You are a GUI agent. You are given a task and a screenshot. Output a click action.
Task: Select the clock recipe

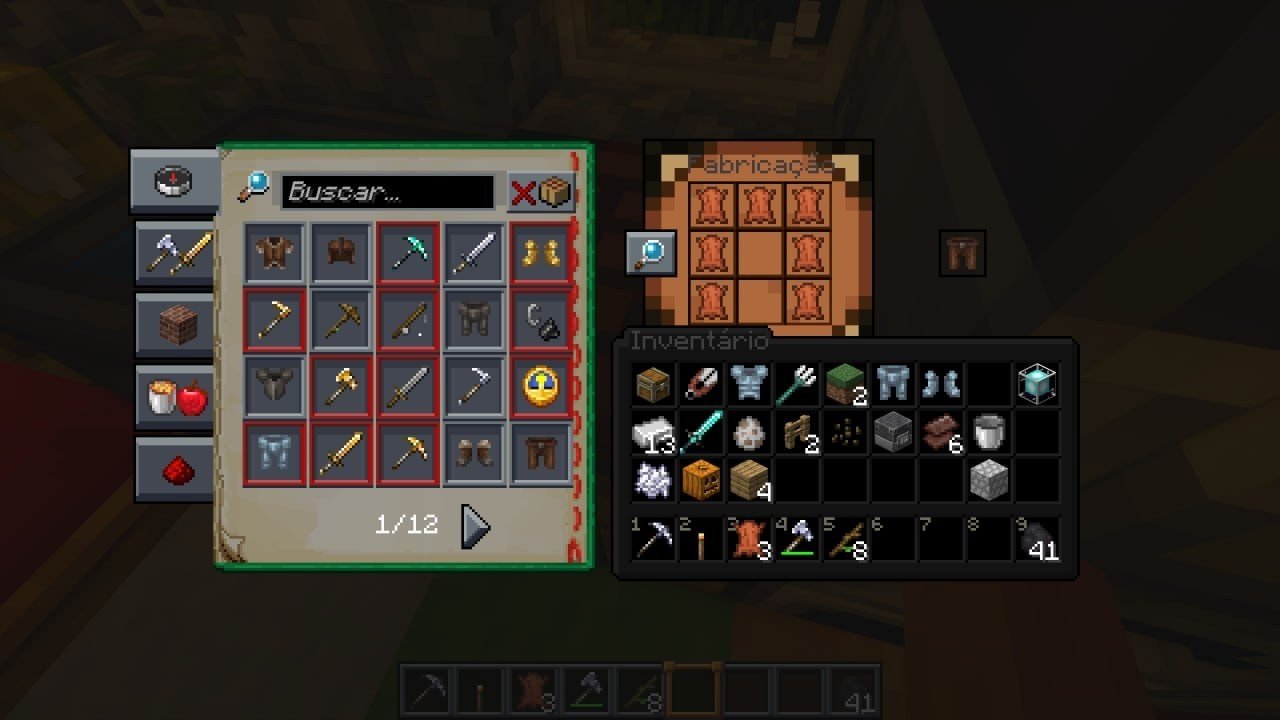click(x=541, y=387)
